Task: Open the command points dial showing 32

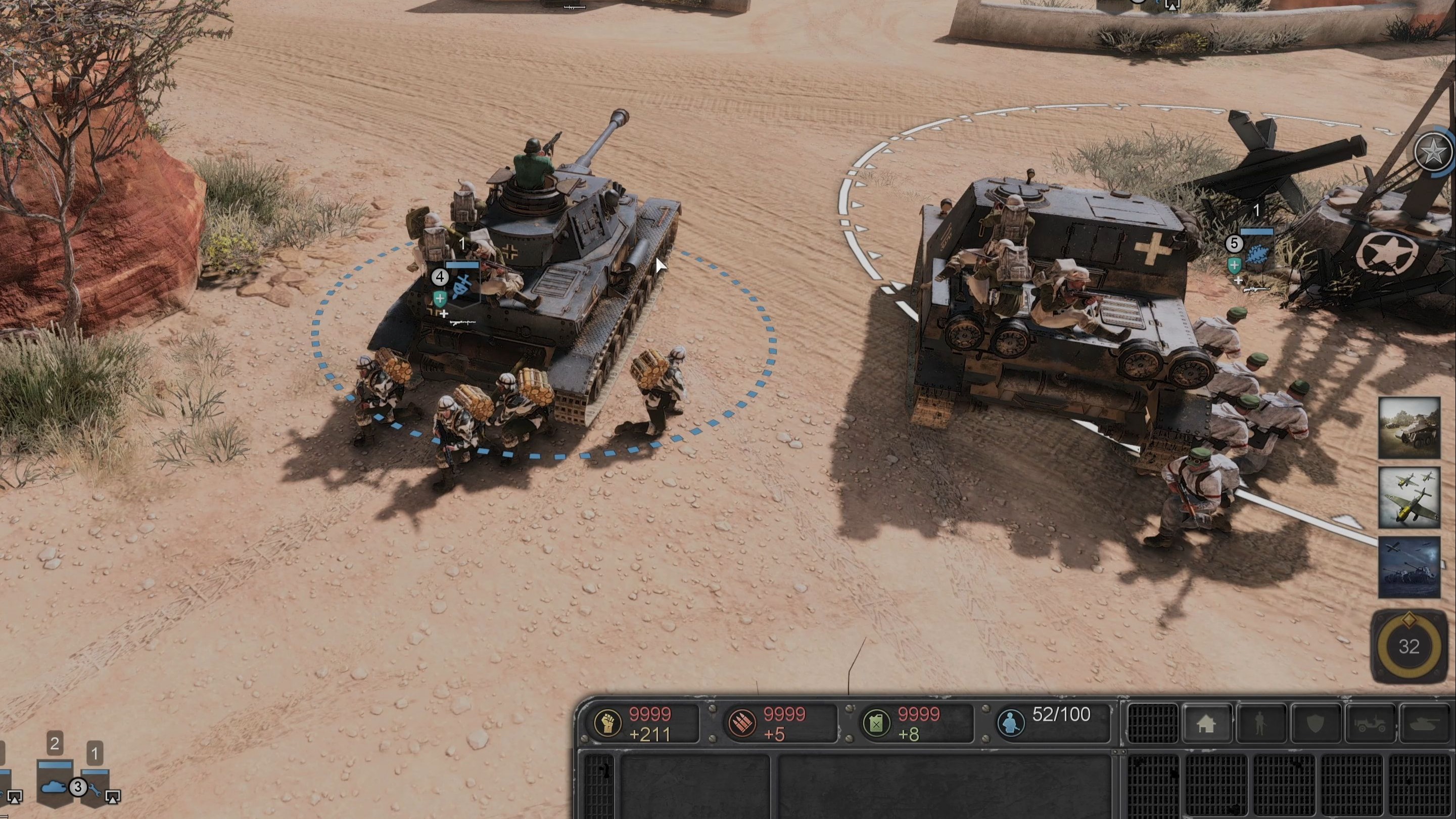Action: point(1408,646)
